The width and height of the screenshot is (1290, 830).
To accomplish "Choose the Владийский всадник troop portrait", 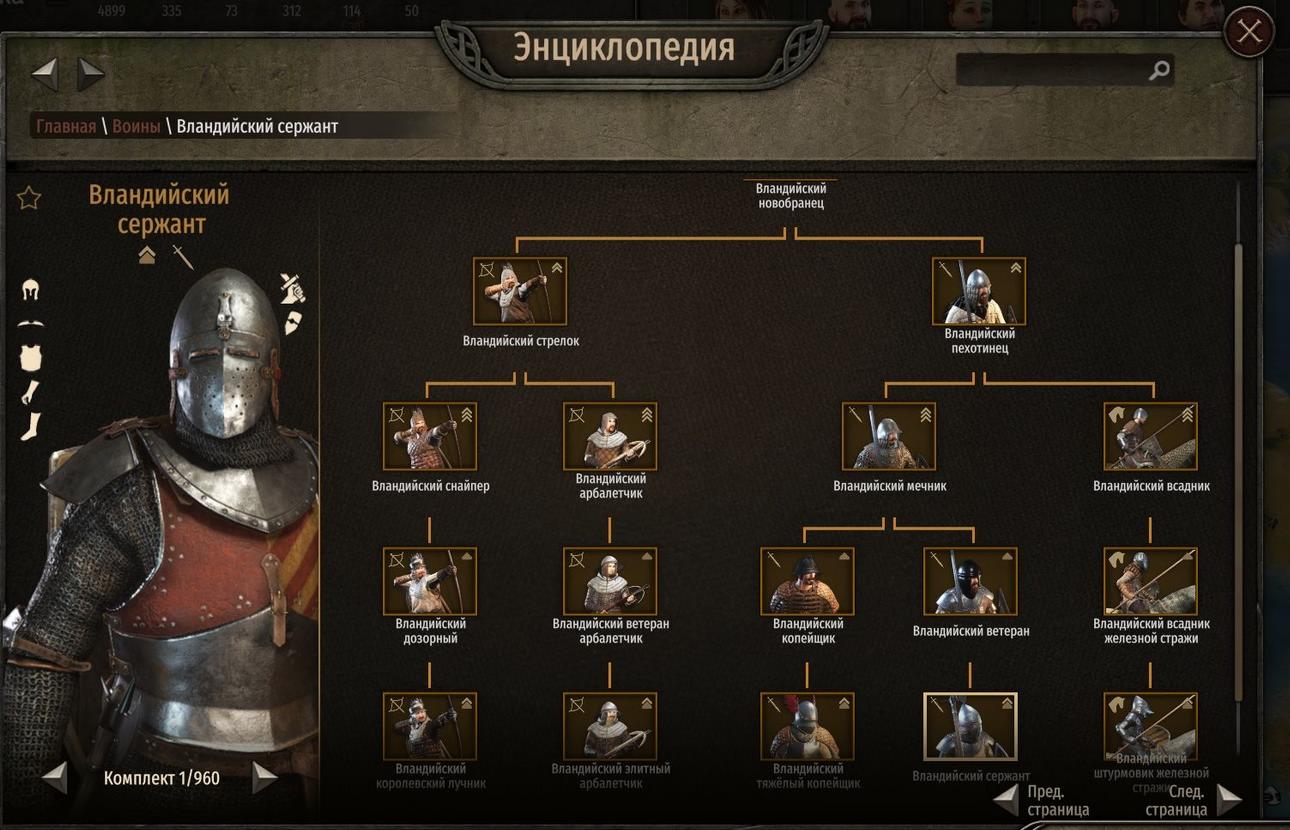I will tap(1150, 437).
